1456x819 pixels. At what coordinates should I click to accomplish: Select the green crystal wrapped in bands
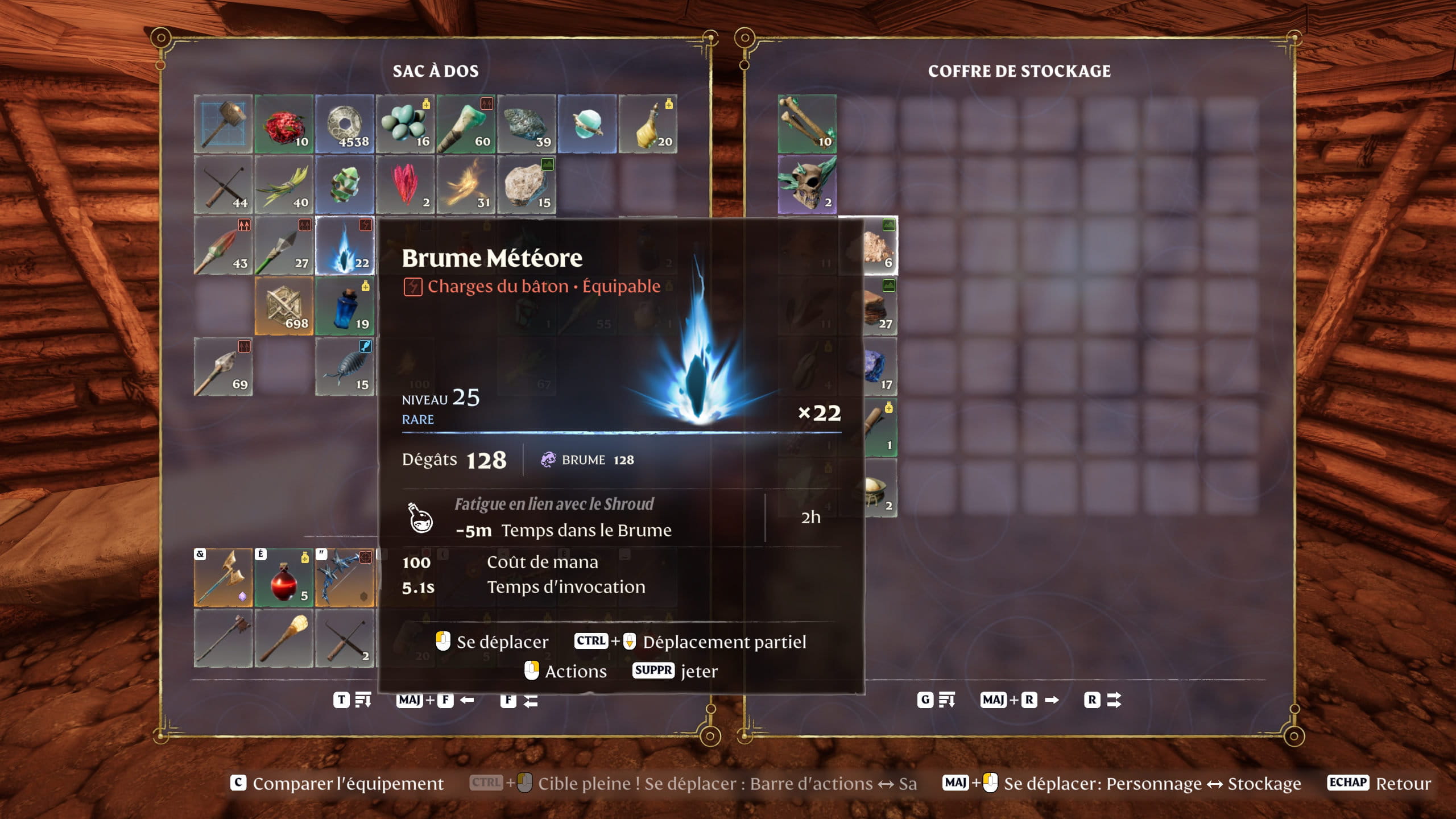345,185
